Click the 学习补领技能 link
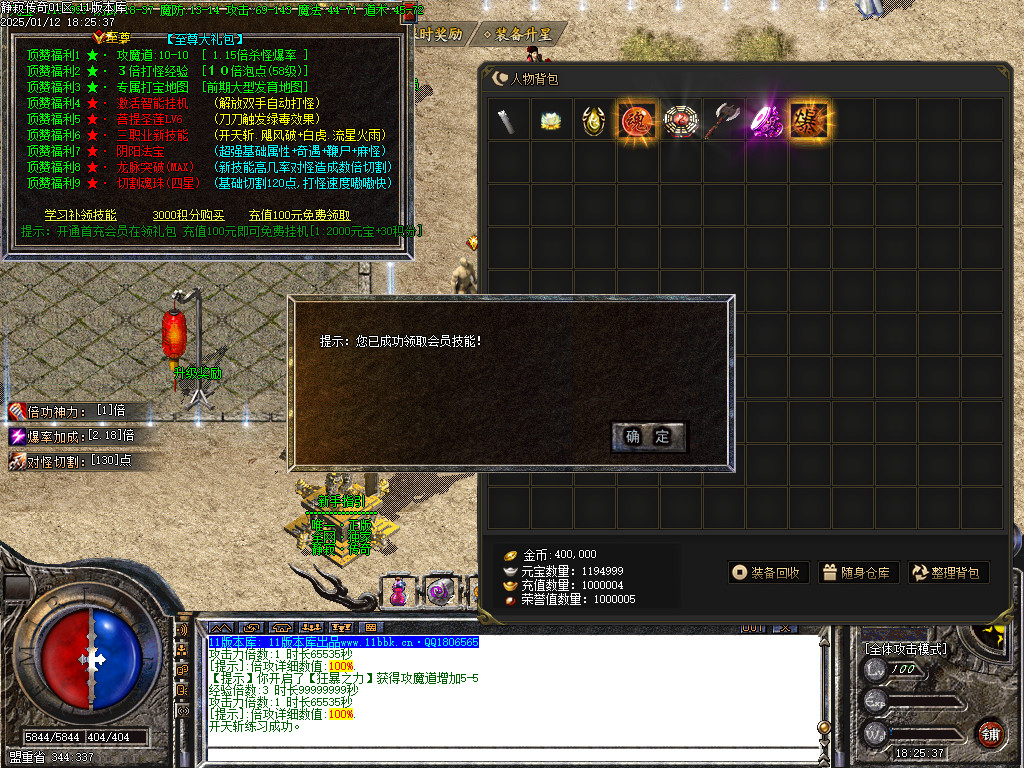 pyautogui.click(x=80, y=215)
